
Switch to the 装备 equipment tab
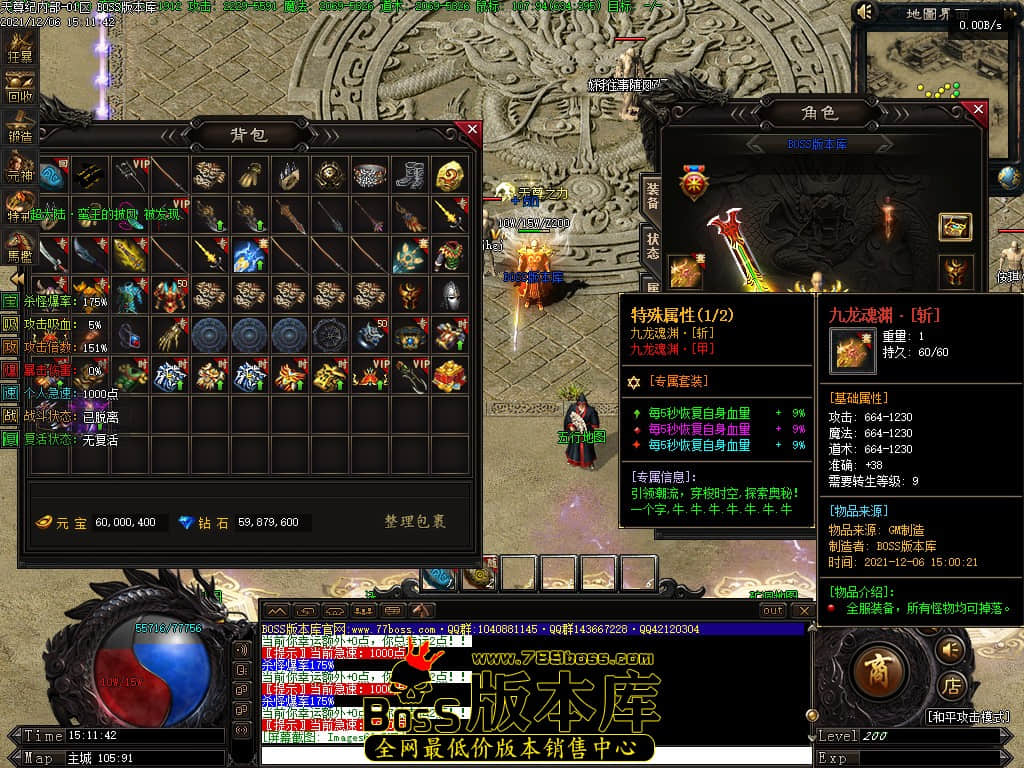coord(651,195)
